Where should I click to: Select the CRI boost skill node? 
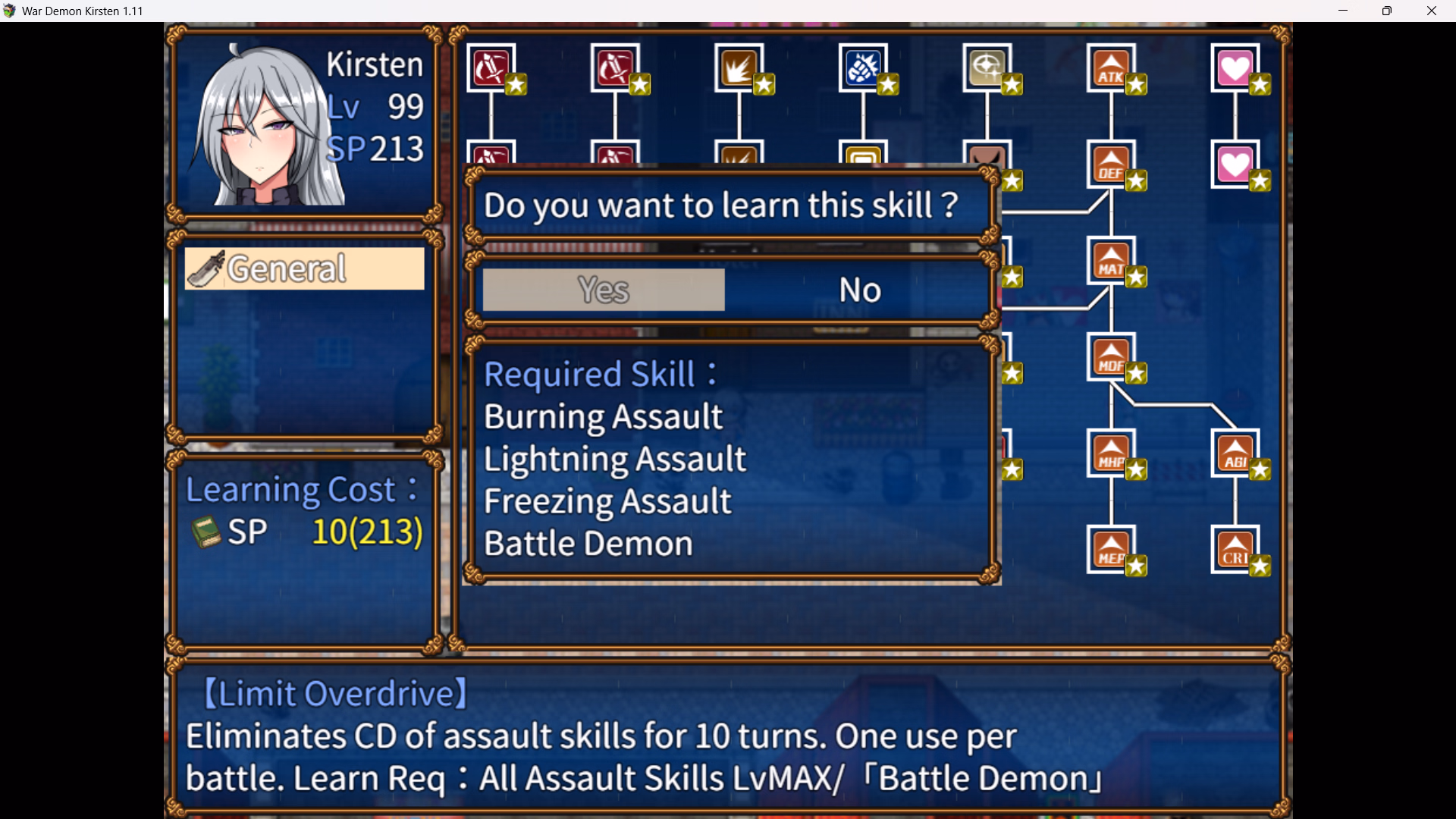point(1235,550)
